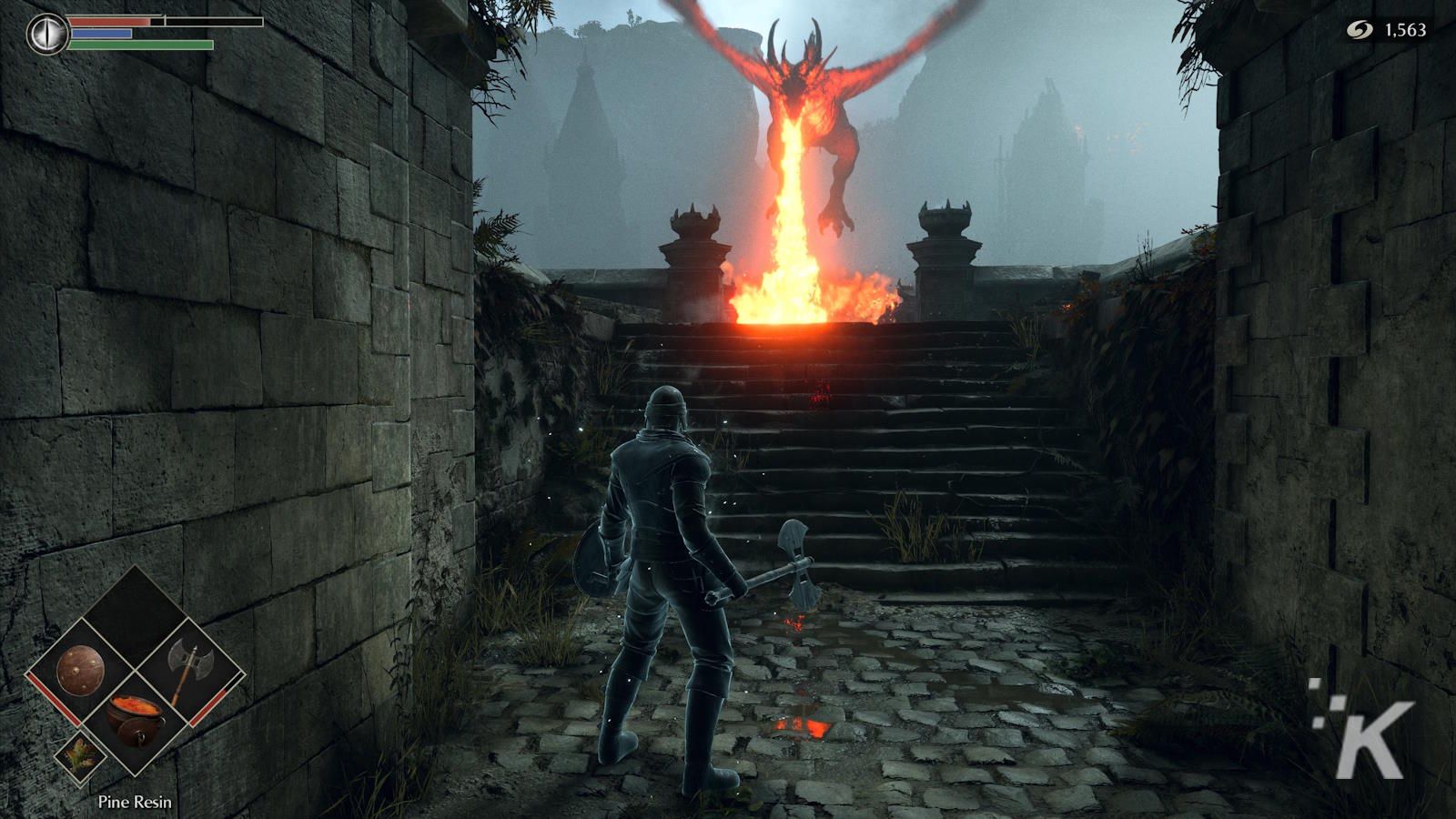Image resolution: width=1456 pixels, height=819 pixels.
Task: Click the KnowTechie K watermark logo
Action: point(1364,730)
